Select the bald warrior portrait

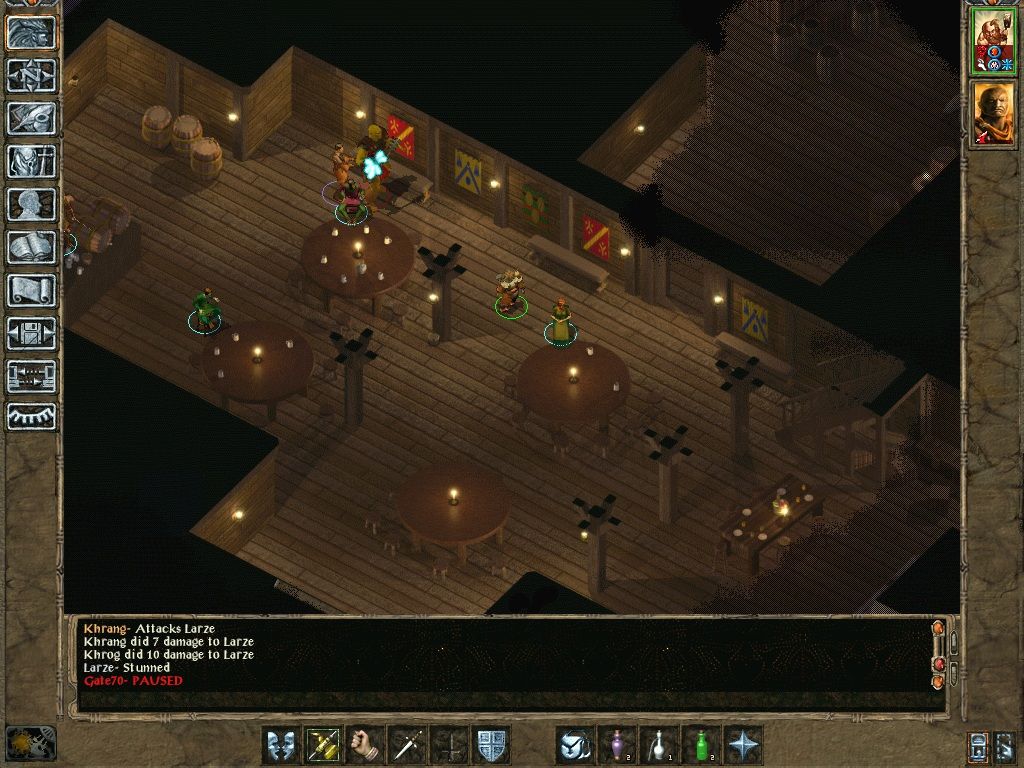point(994,113)
